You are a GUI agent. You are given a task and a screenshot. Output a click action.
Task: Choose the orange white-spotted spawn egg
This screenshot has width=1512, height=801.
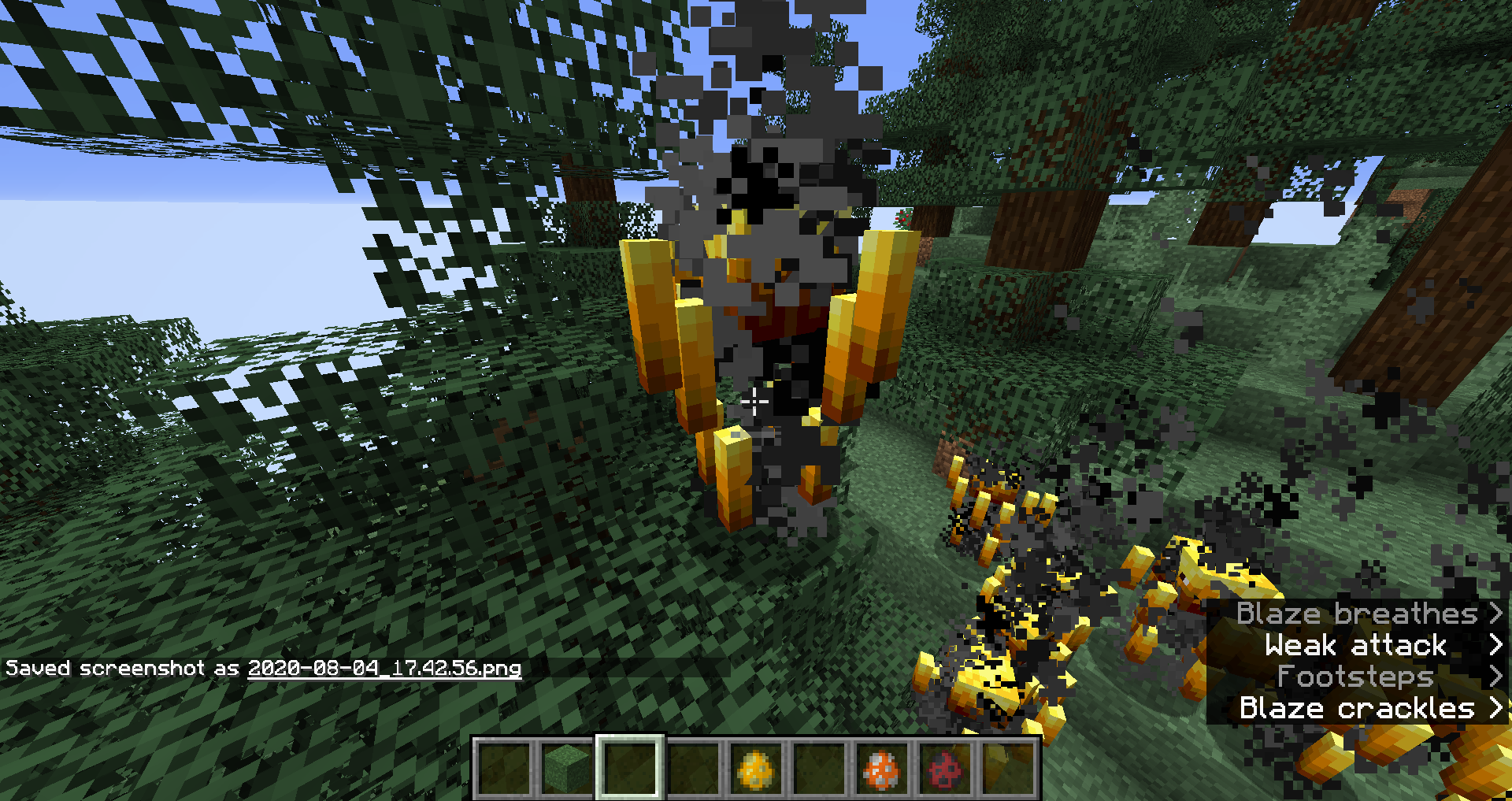tap(881, 769)
